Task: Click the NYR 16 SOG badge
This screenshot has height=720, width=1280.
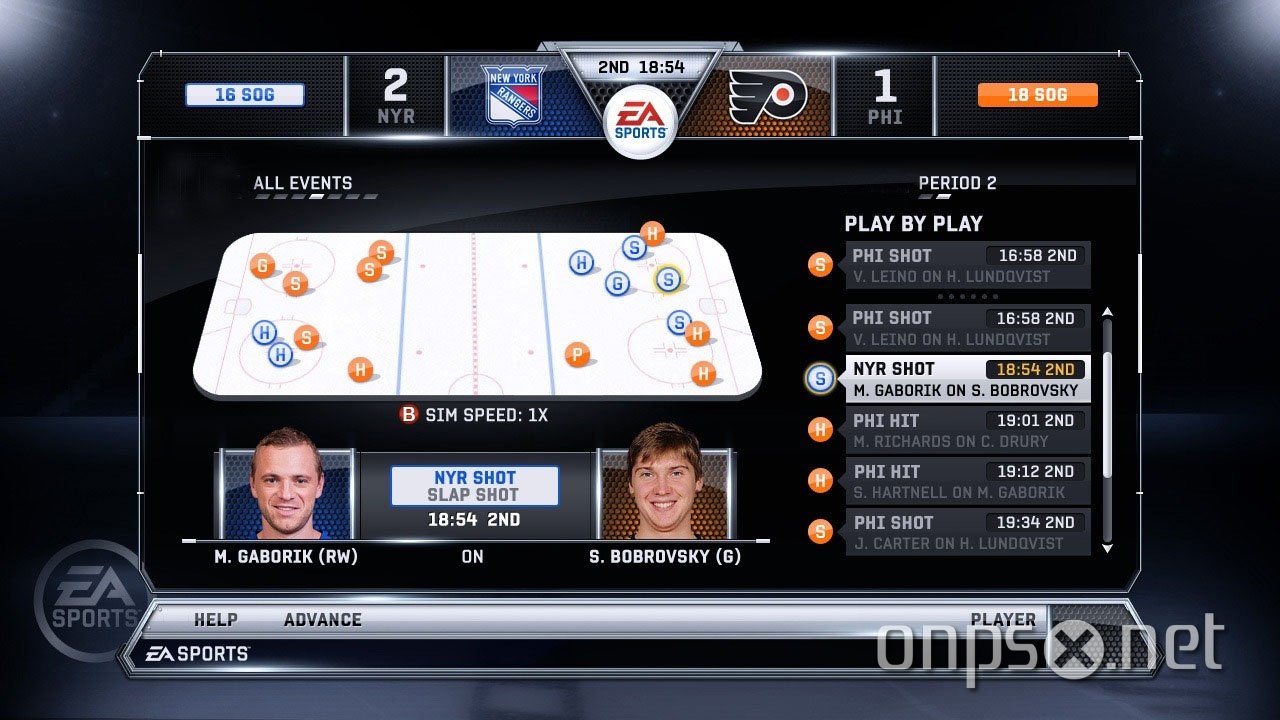Action: coord(244,94)
